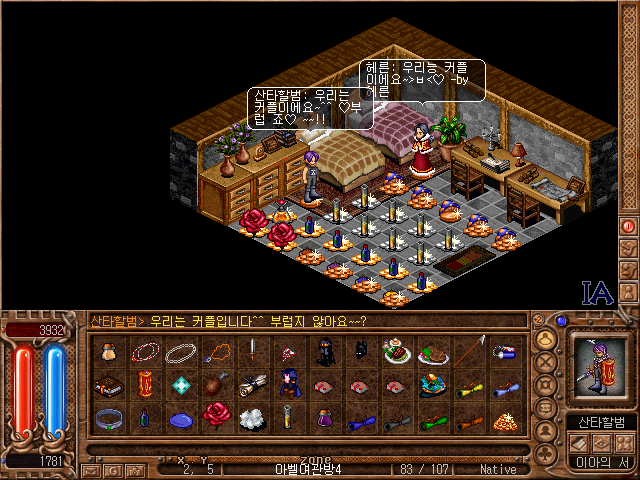The height and width of the screenshot is (480, 640).
Task: Pick the steak dinner plate item
Action: pyautogui.click(x=397, y=351)
